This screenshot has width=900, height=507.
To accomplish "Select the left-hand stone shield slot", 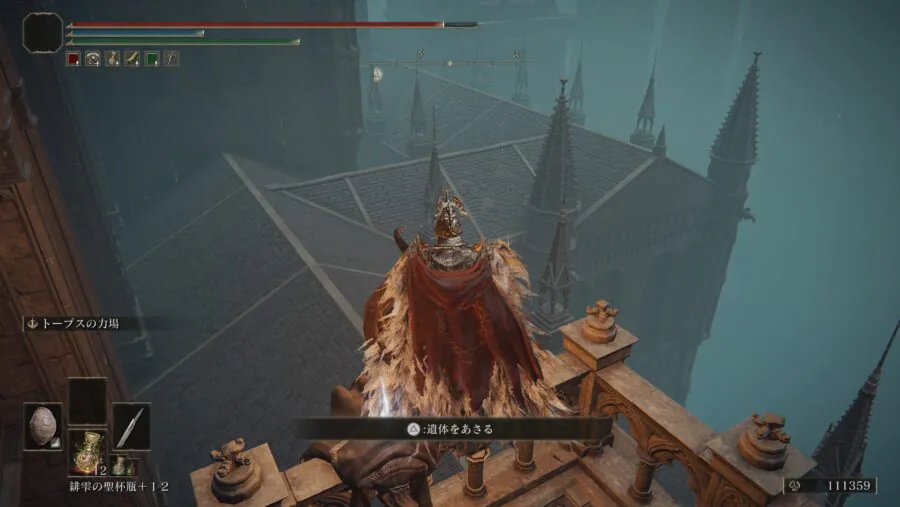I will click(x=43, y=425).
